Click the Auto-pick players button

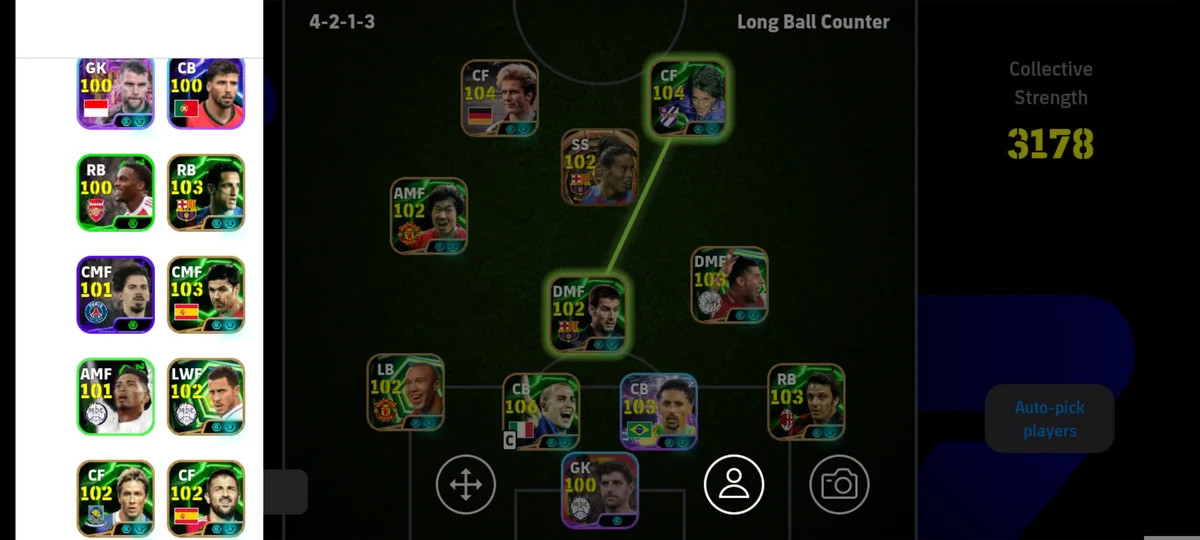point(1049,419)
